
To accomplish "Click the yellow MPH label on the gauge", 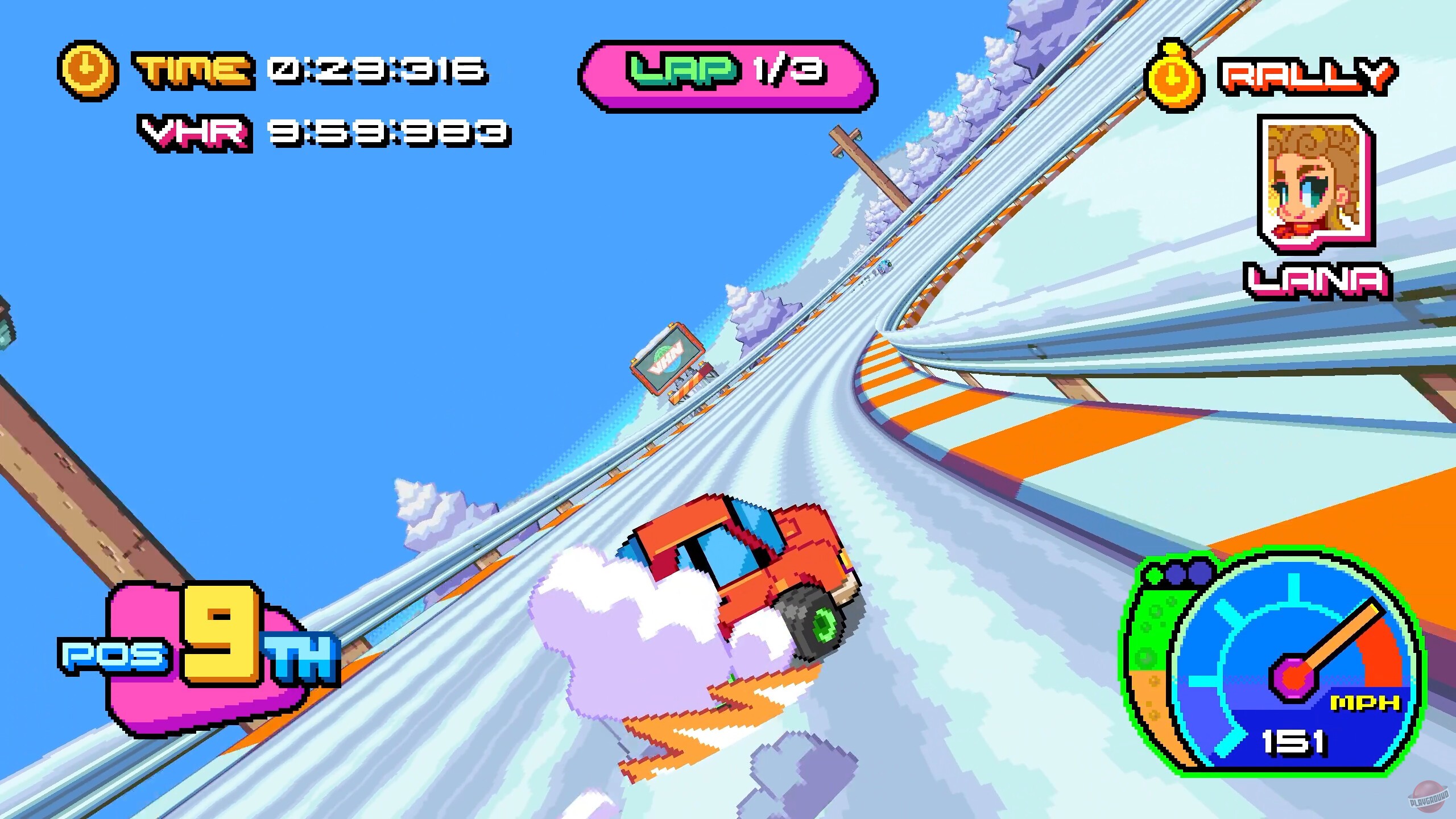I will tap(1364, 702).
